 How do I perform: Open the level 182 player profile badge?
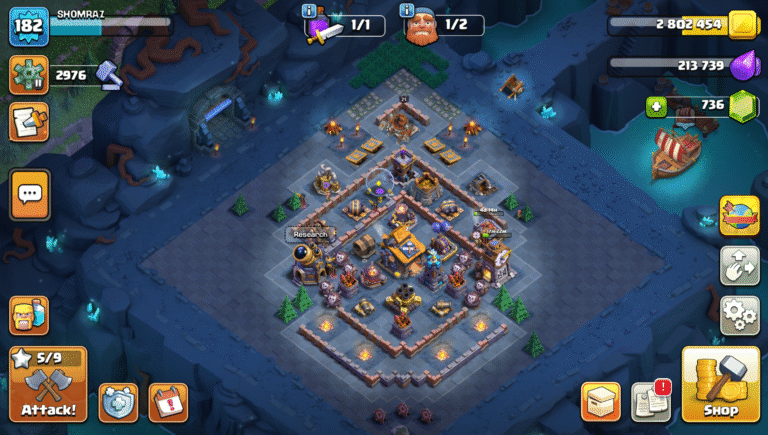(x=29, y=25)
